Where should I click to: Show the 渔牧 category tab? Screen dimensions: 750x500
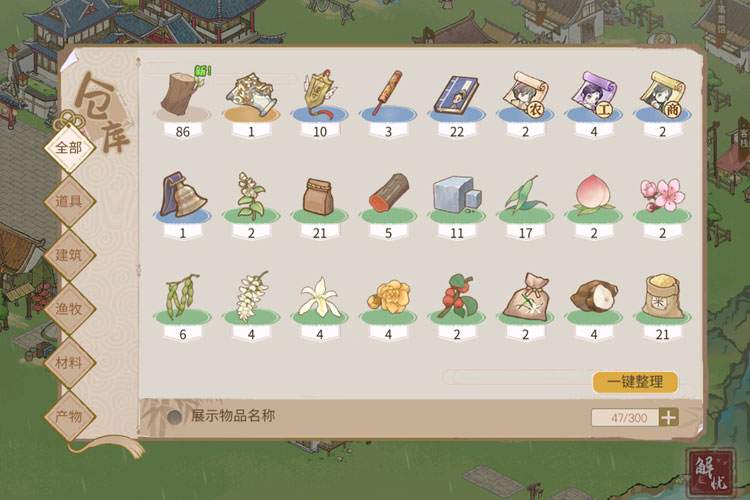68,308
